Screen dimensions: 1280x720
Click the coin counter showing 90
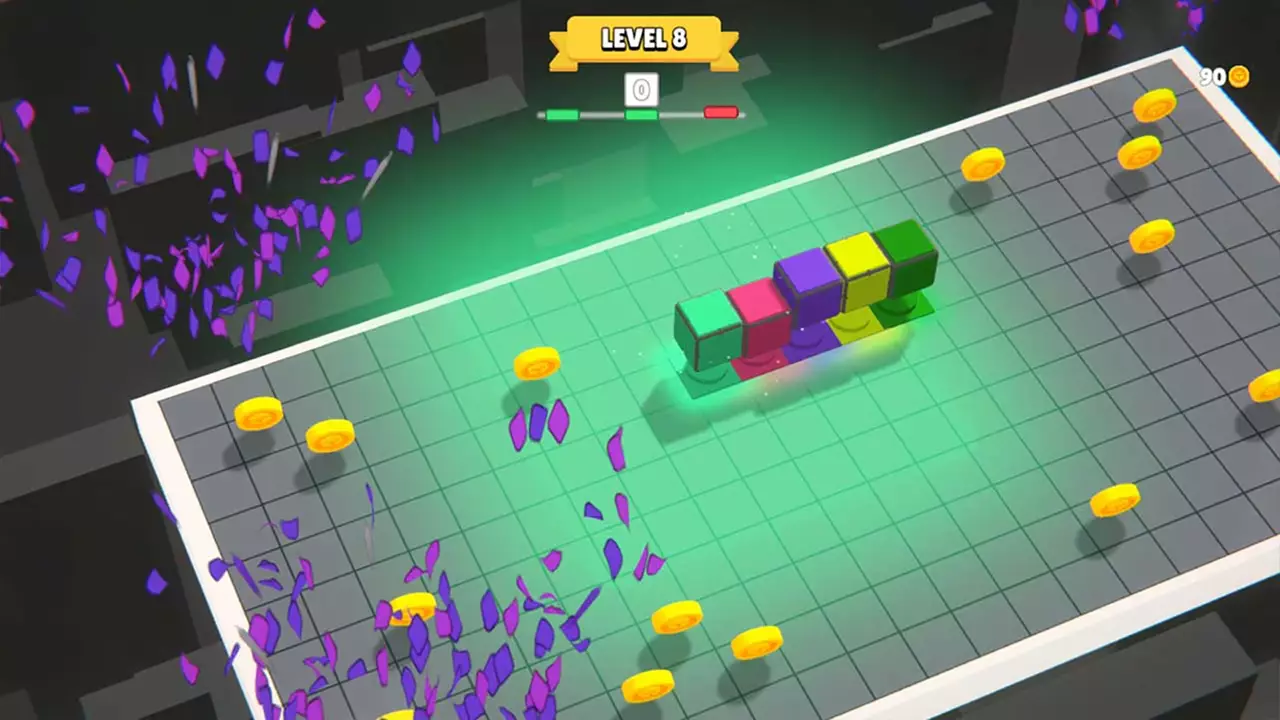click(1216, 74)
